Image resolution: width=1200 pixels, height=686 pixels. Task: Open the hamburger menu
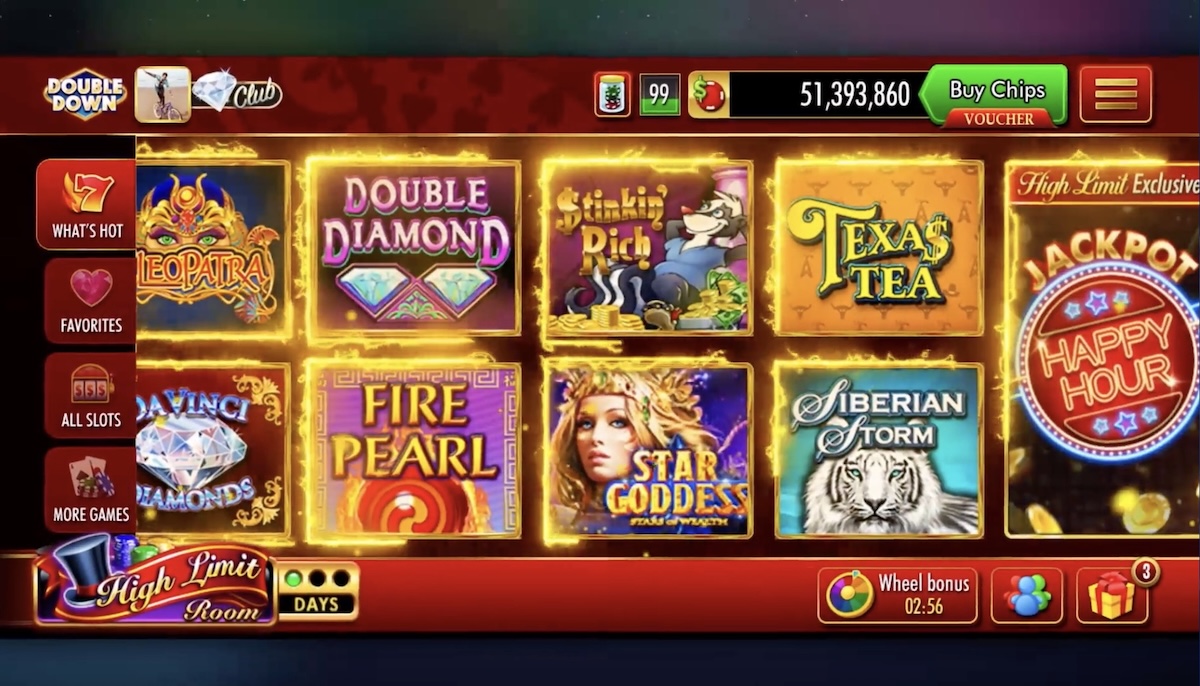click(x=1116, y=94)
